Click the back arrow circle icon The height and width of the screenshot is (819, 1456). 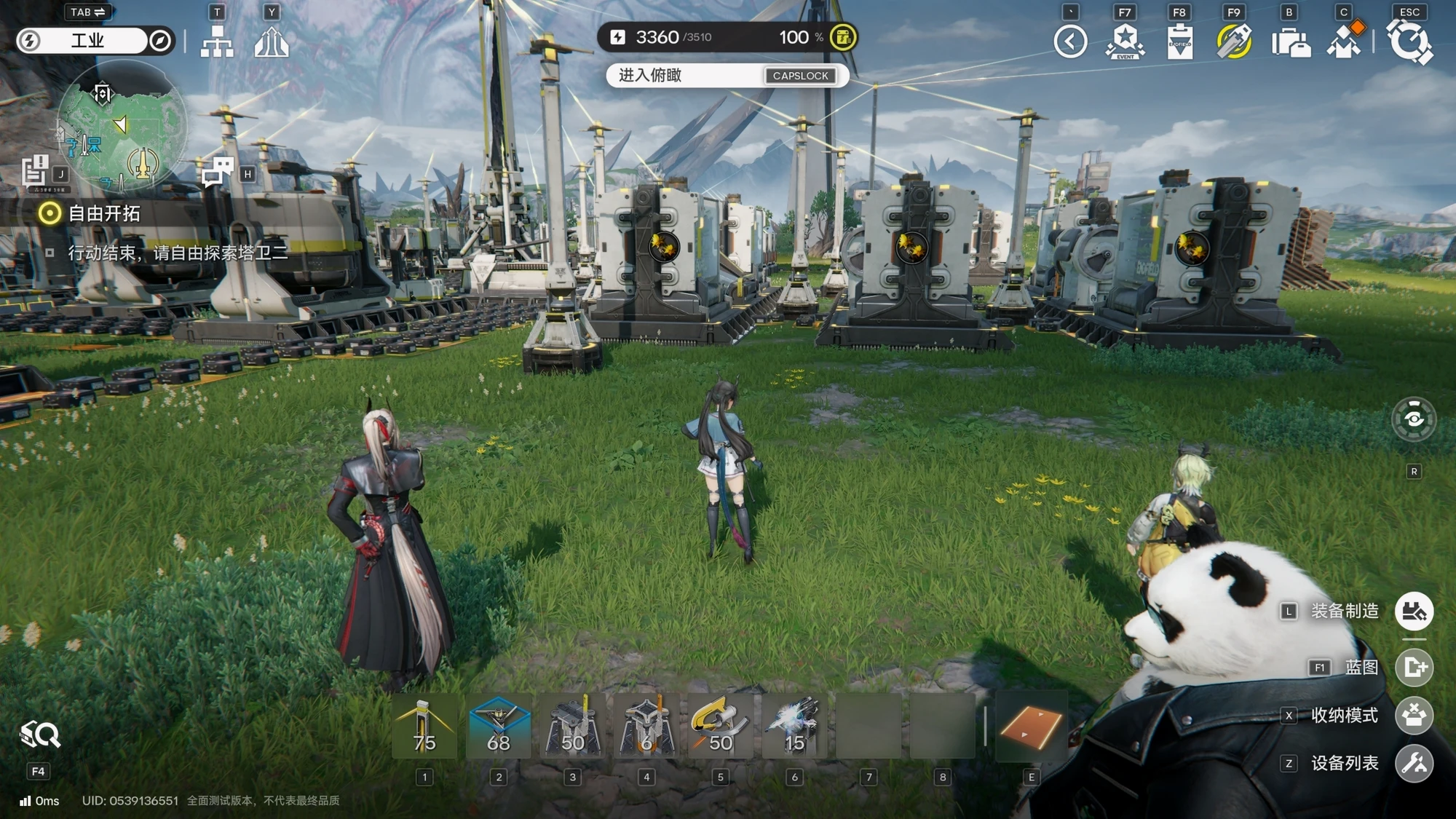tap(1070, 41)
